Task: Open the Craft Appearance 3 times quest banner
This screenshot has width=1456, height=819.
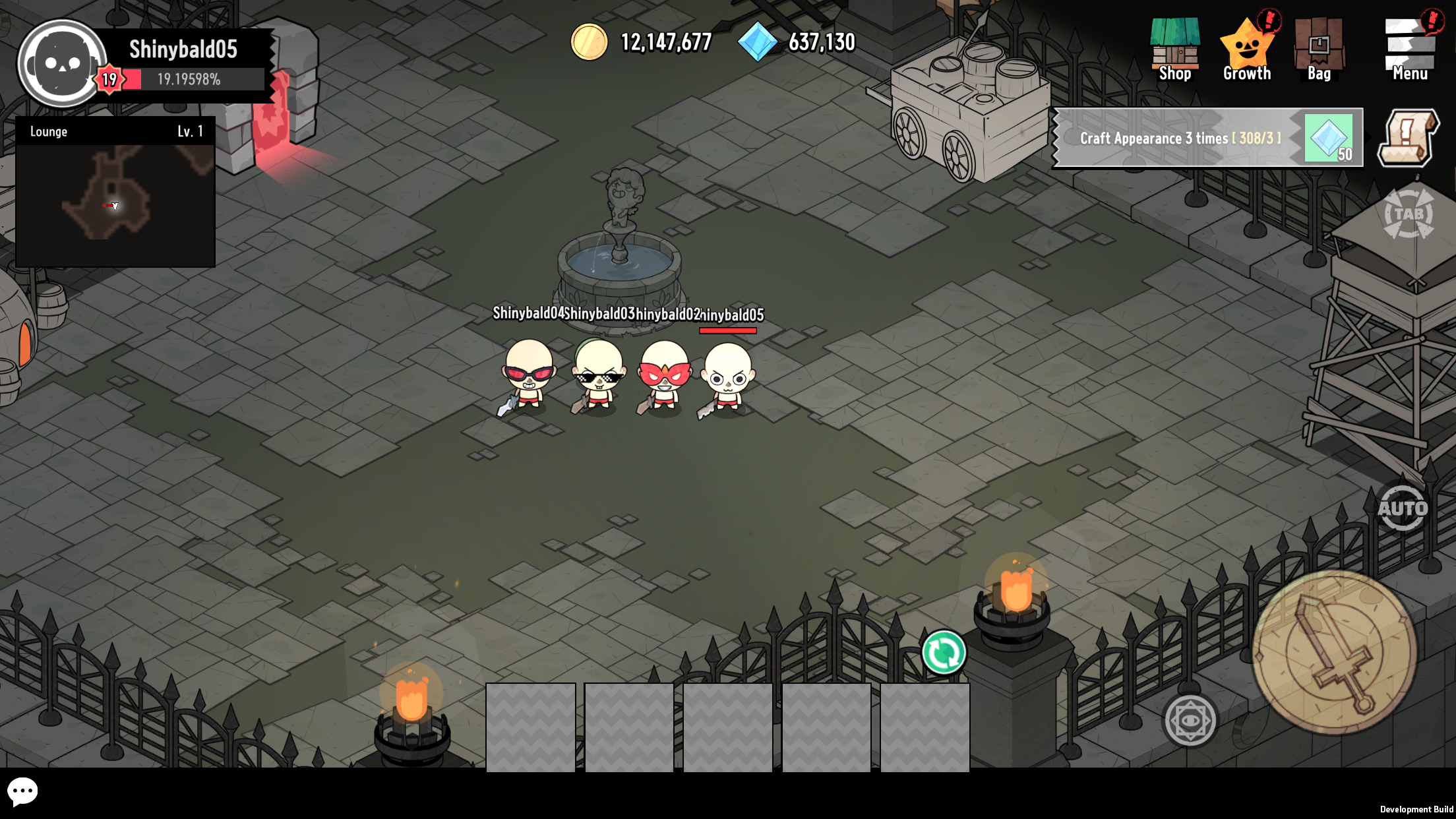Action: [x=1180, y=138]
